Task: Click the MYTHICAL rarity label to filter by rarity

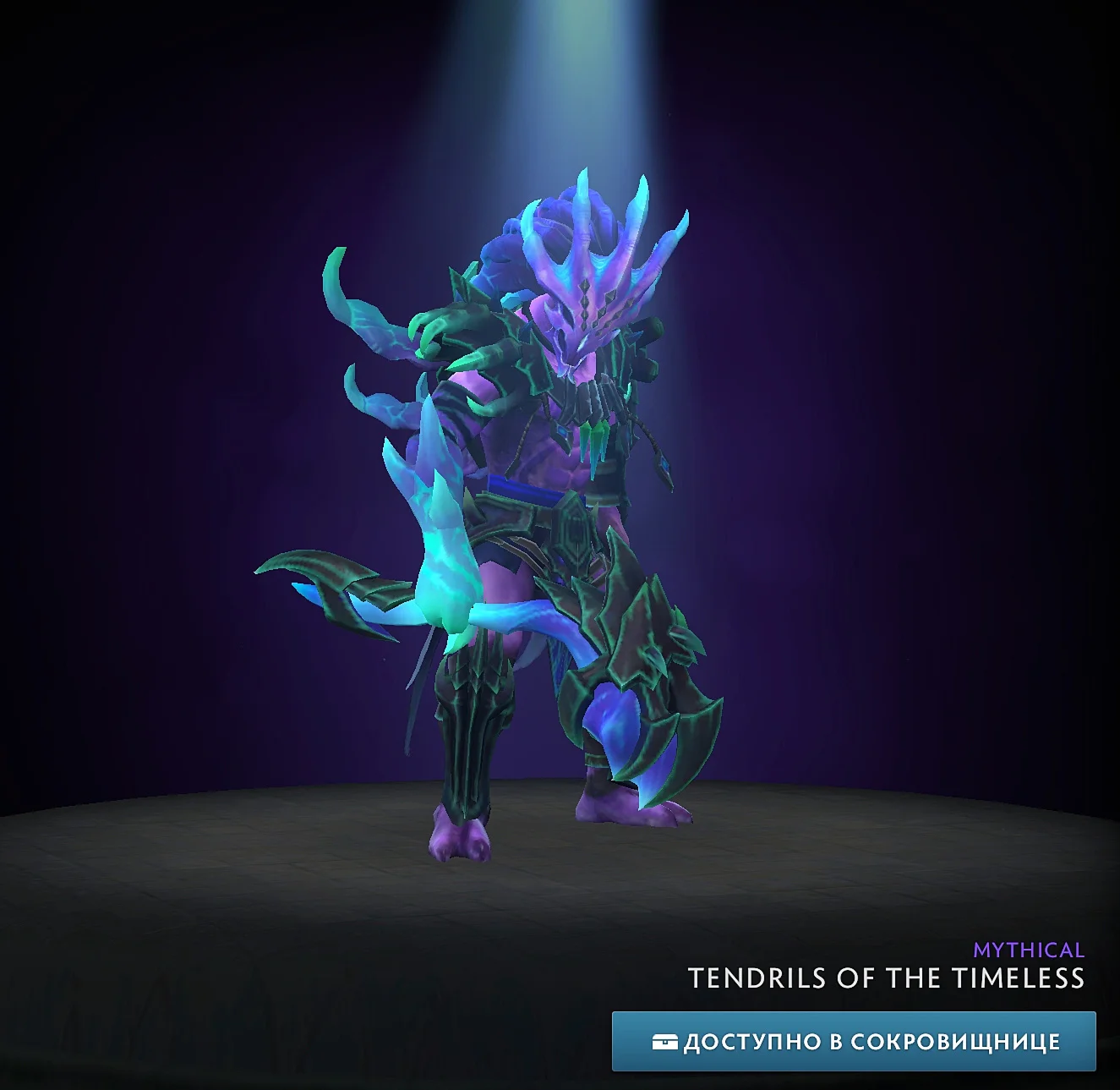Action: tap(1028, 948)
